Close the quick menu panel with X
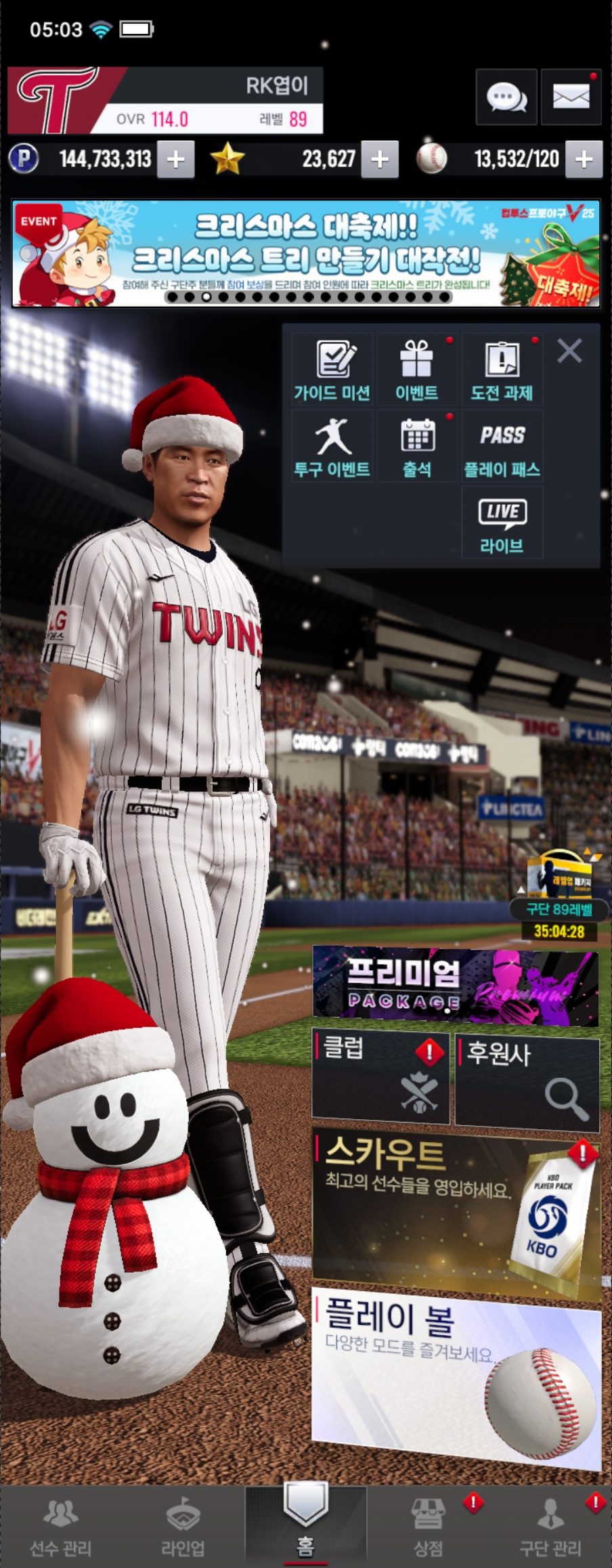This screenshot has width=612, height=1568. point(569,351)
